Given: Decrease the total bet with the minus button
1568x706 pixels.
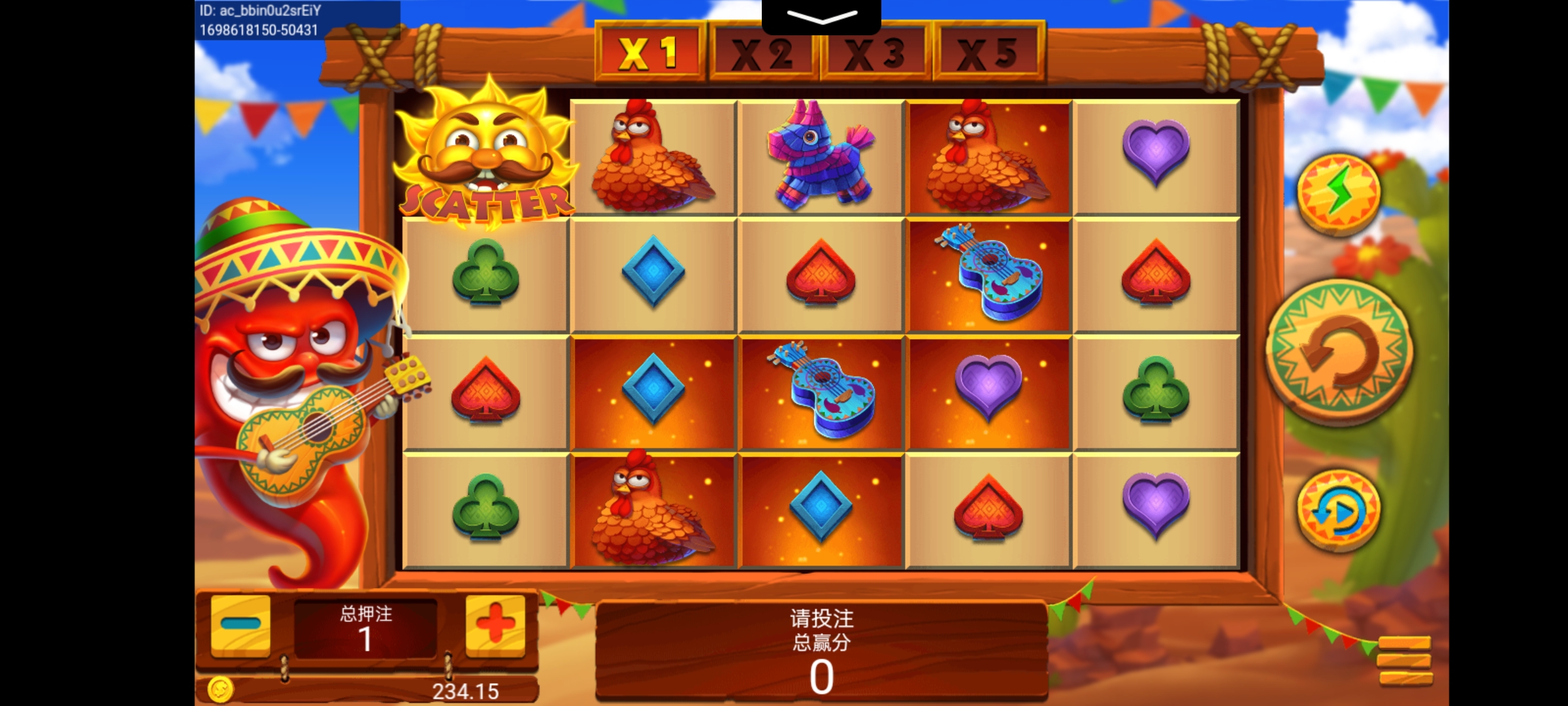Looking at the screenshot, I should (x=240, y=624).
